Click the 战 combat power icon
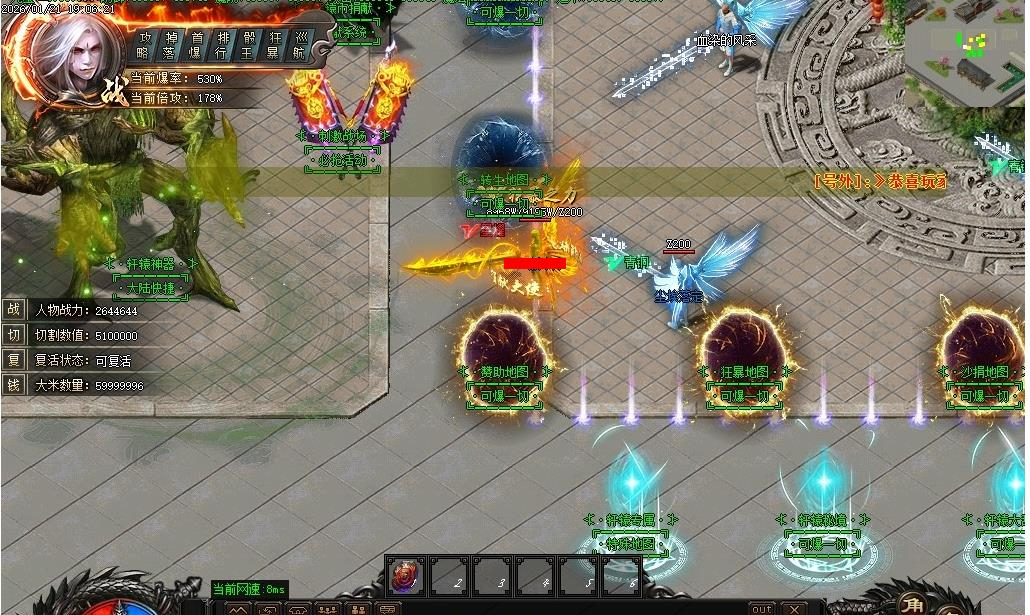Viewport: 1030px width, 615px height. point(14,310)
